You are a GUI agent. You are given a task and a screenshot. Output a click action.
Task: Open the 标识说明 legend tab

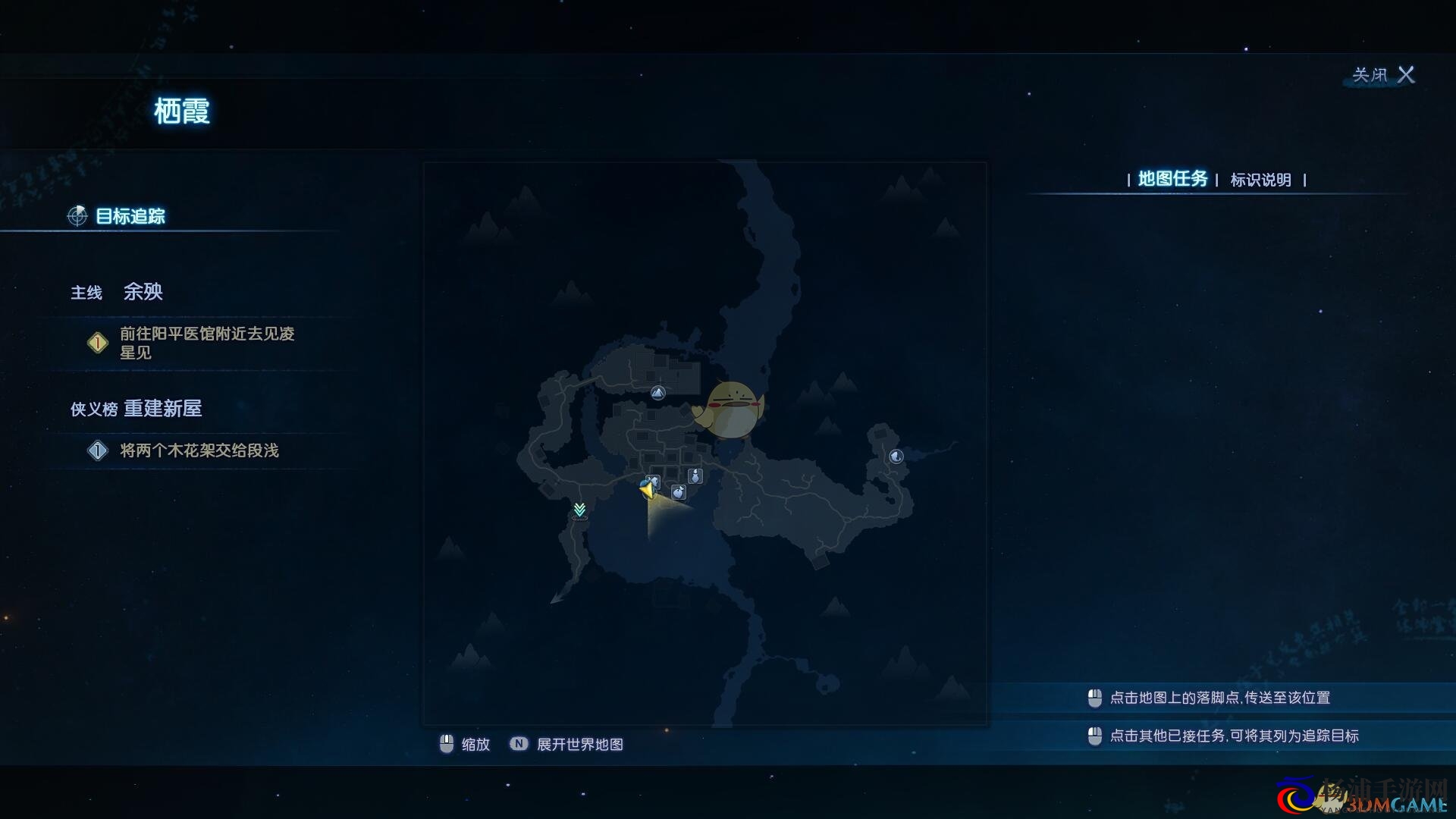(x=1260, y=180)
